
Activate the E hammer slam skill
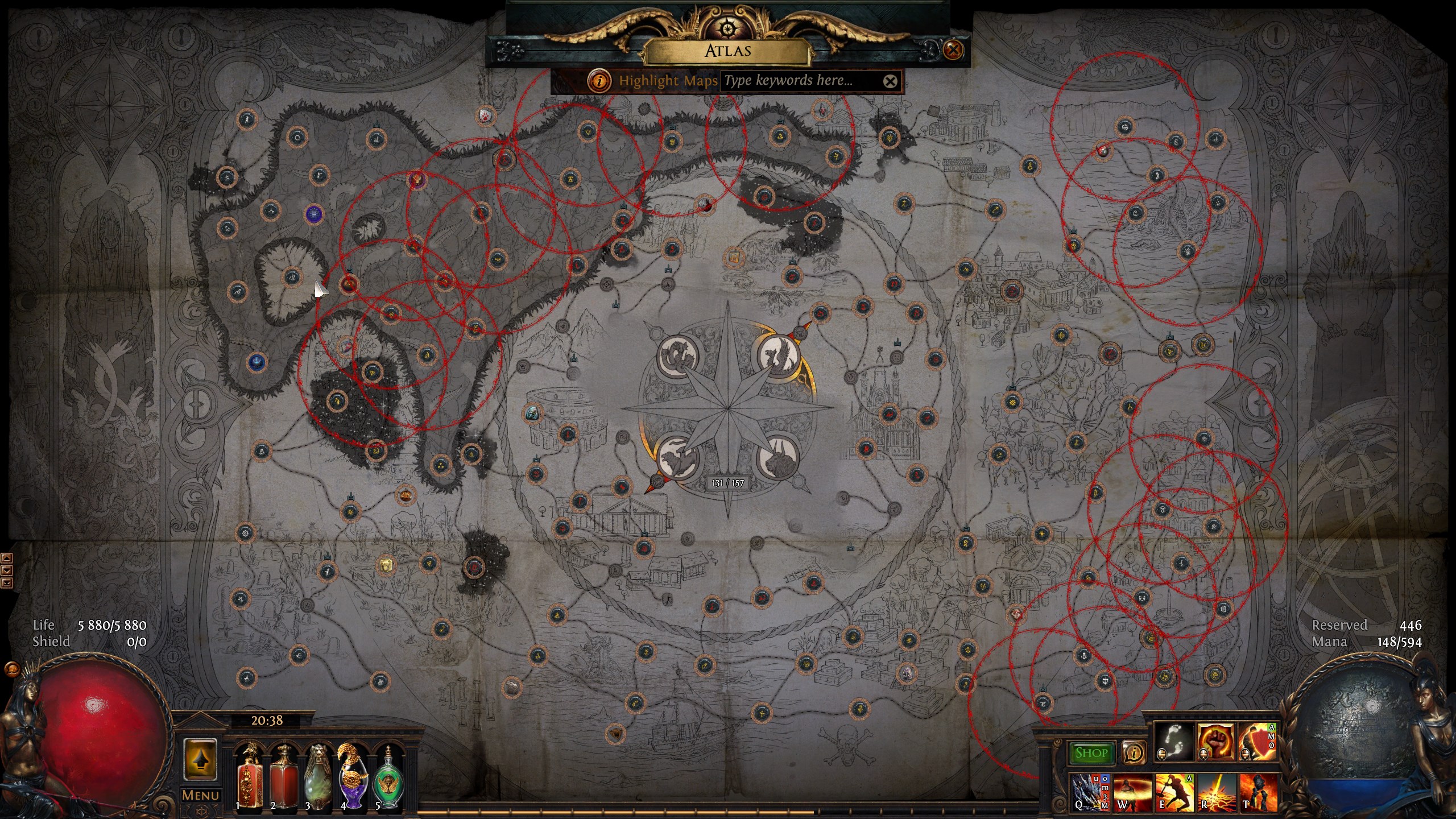tap(1174, 792)
